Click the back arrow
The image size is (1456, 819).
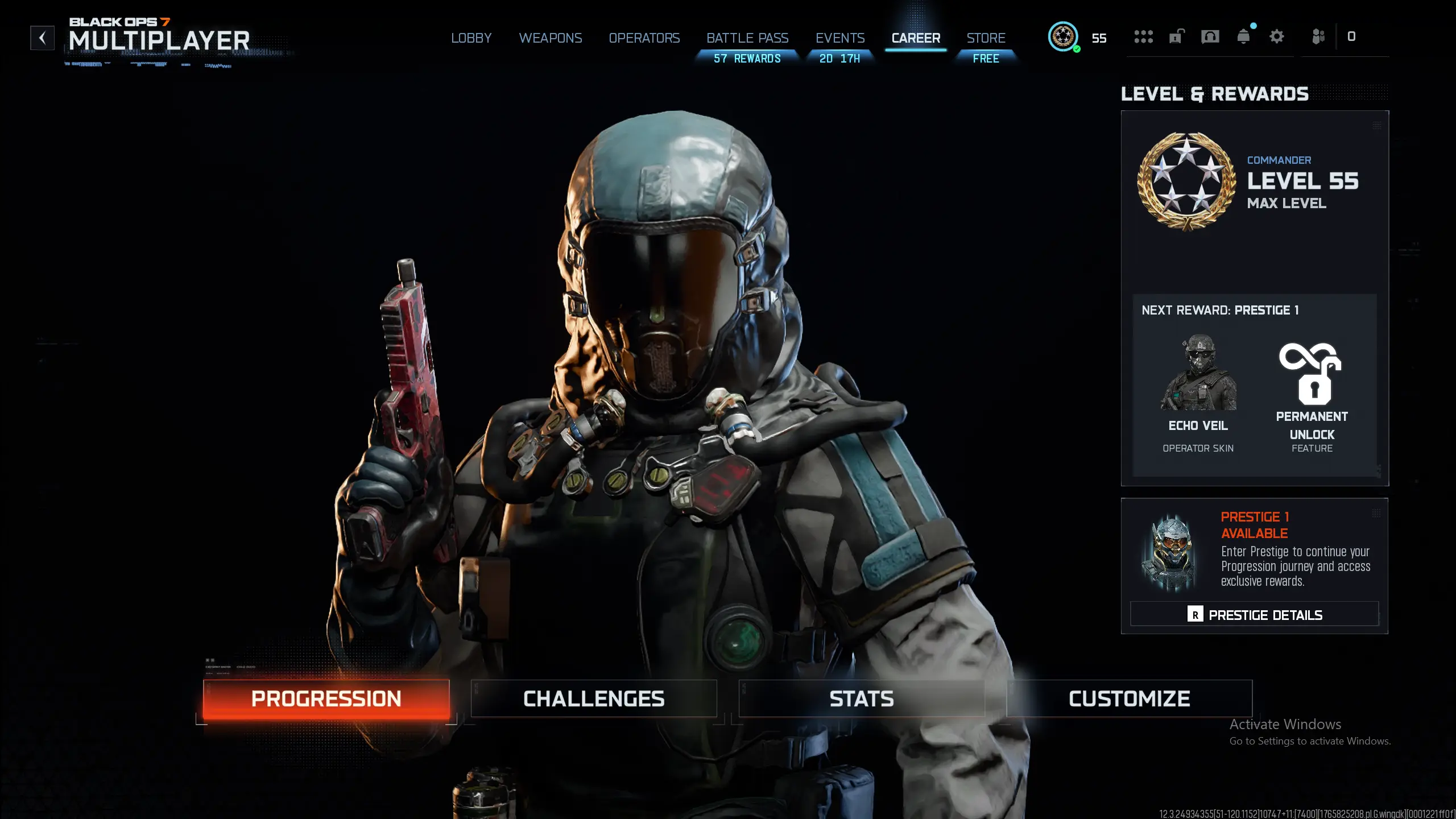(42, 38)
